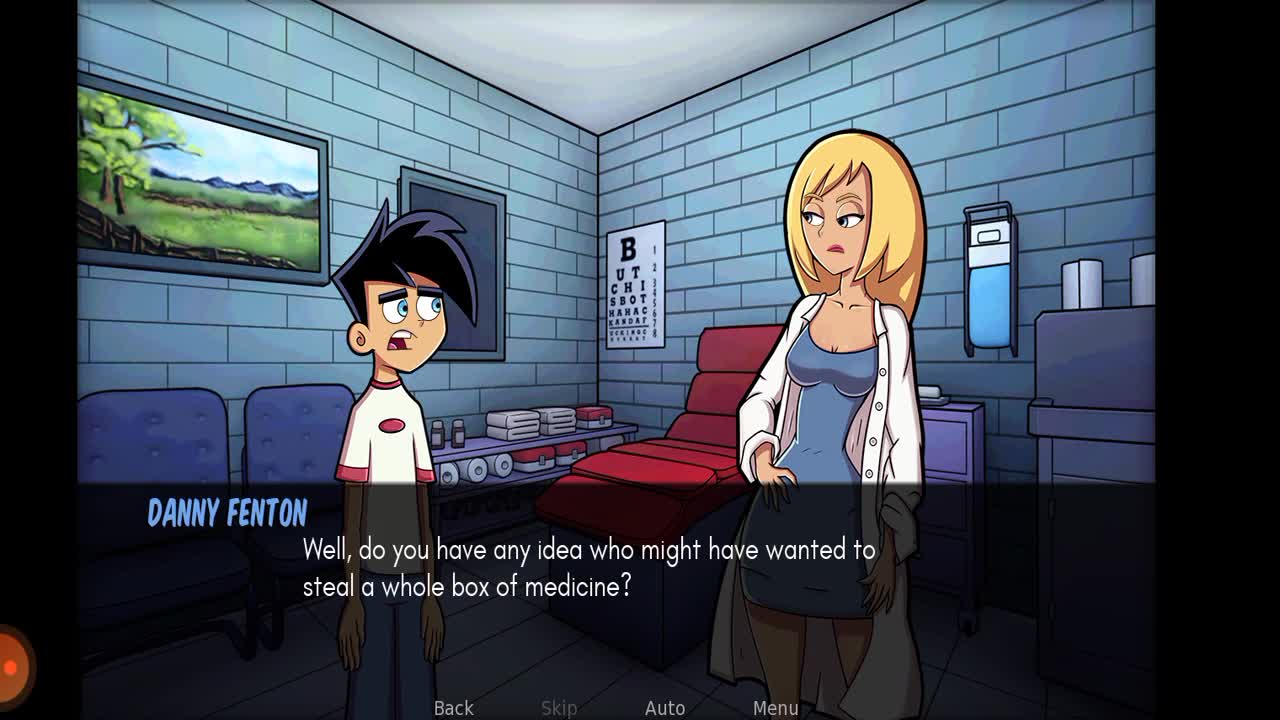Advance Danny Fenton's dialogue text
Image resolution: width=1280 pixels, height=720 pixels.
pos(588,568)
